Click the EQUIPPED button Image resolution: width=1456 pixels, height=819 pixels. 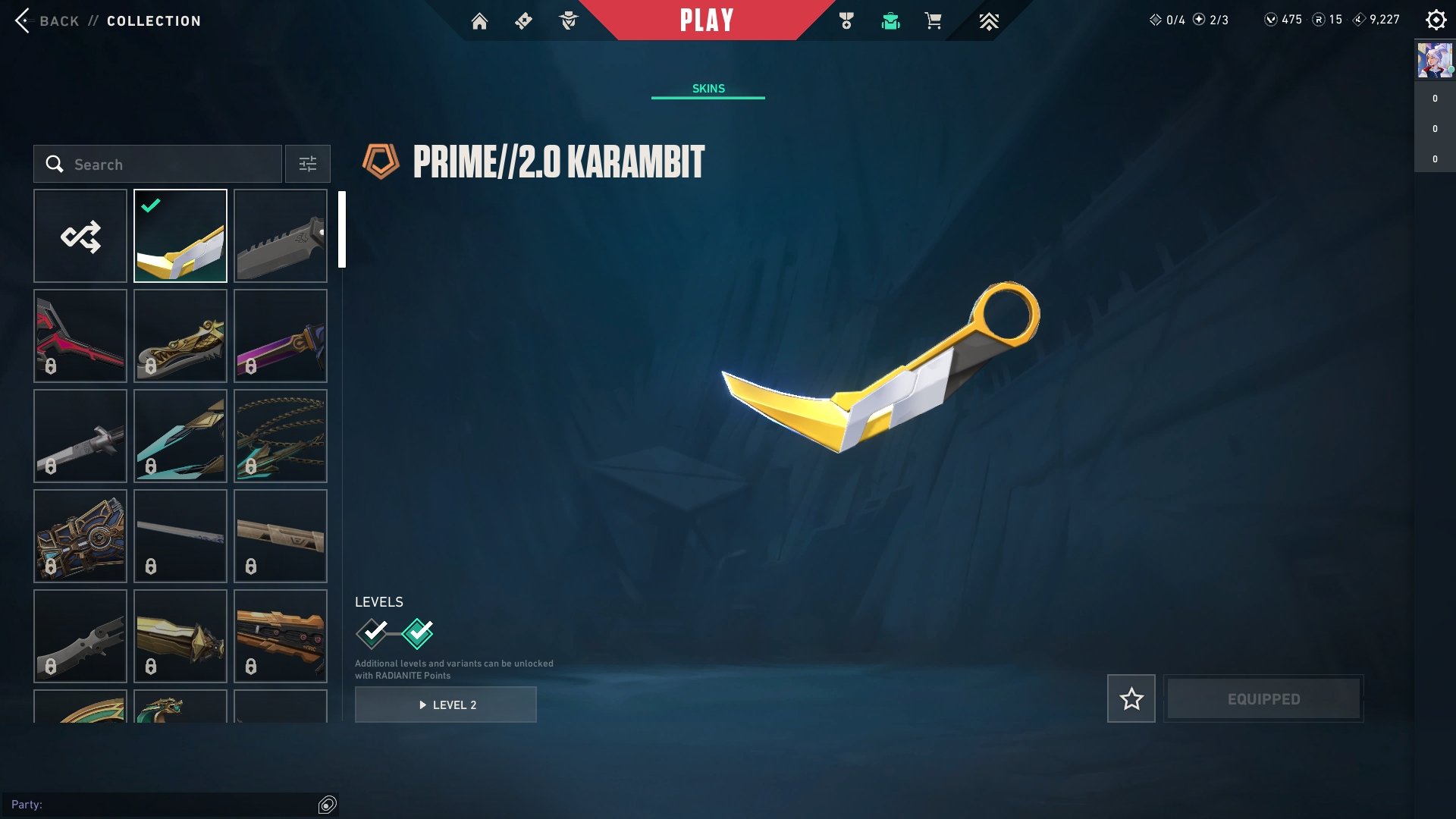pyautogui.click(x=1263, y=698)
